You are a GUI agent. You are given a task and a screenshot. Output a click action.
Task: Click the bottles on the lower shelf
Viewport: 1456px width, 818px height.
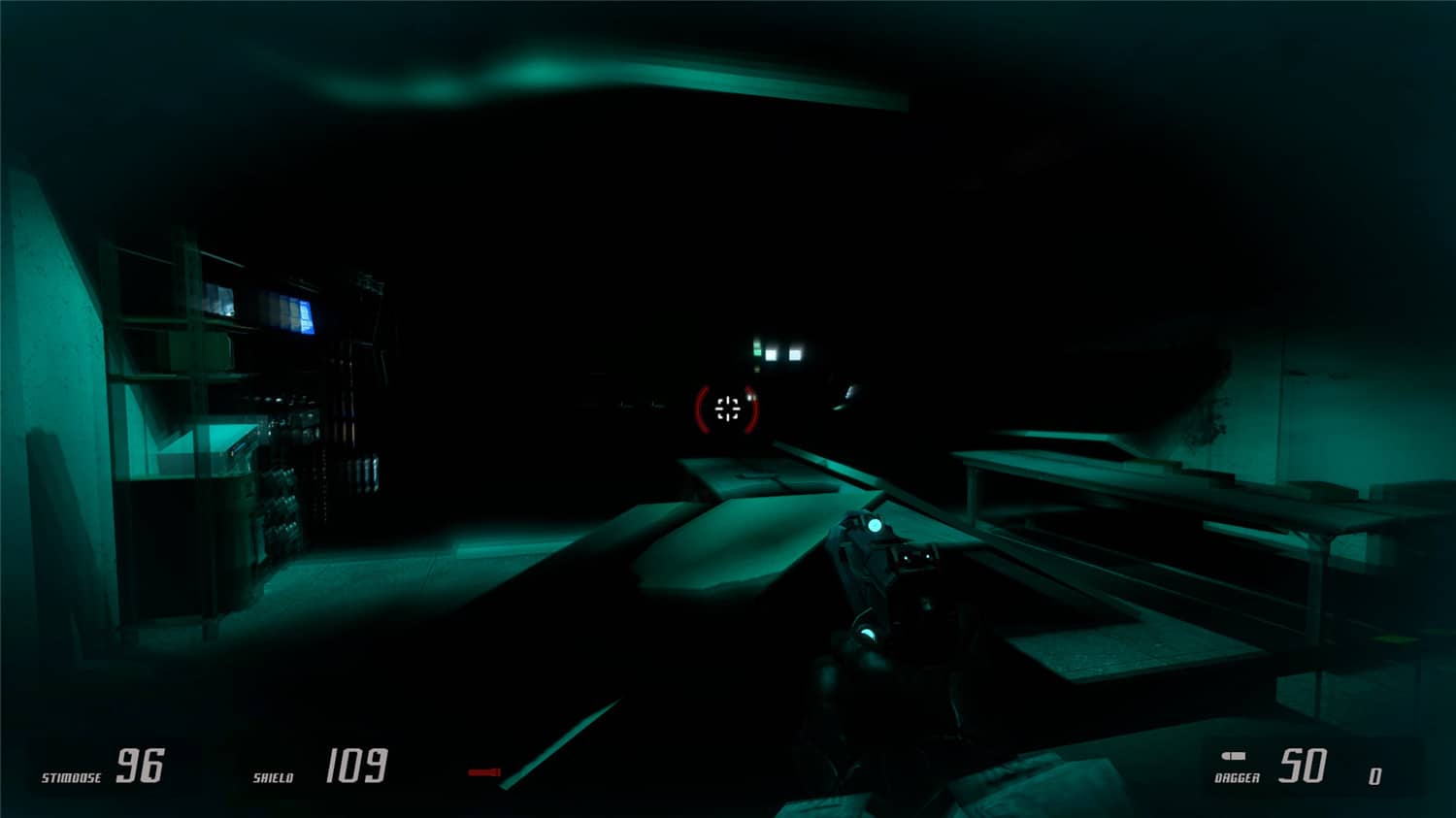[x=281, y=505]
